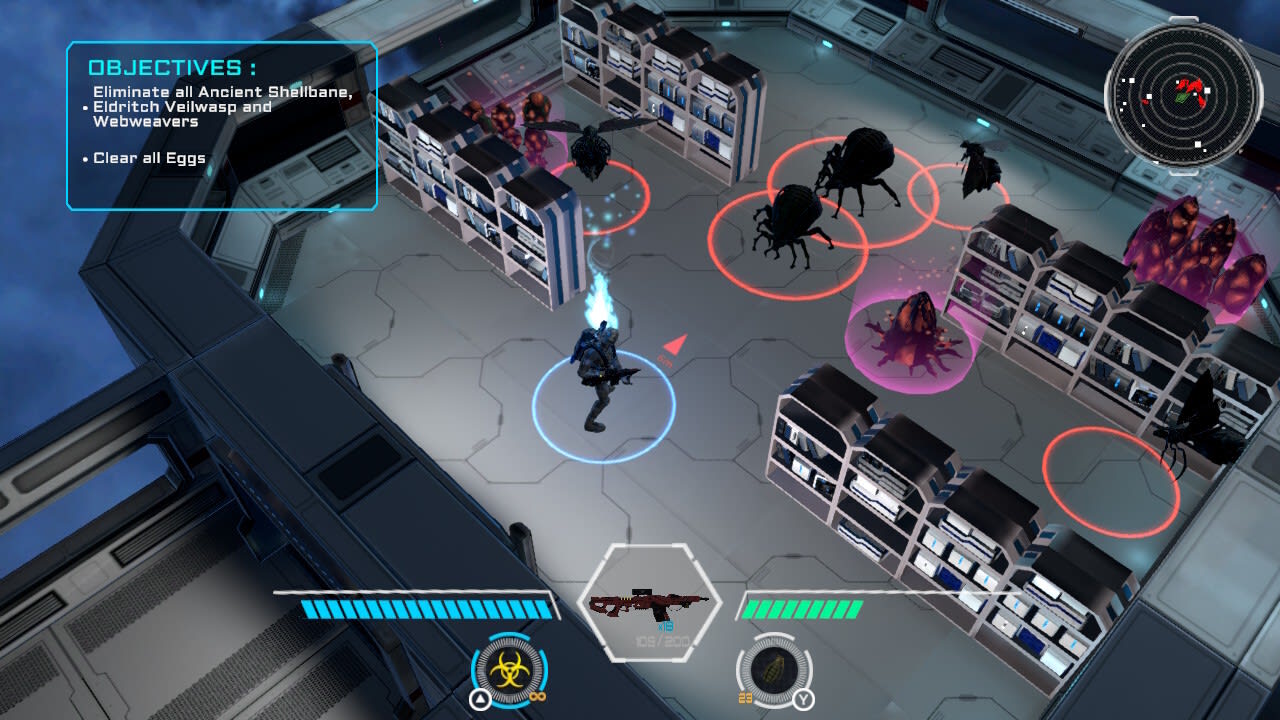The image size is (1280, 720).
Task: Click the equipped rifle in the weapon hexagon
Action: 650,602
